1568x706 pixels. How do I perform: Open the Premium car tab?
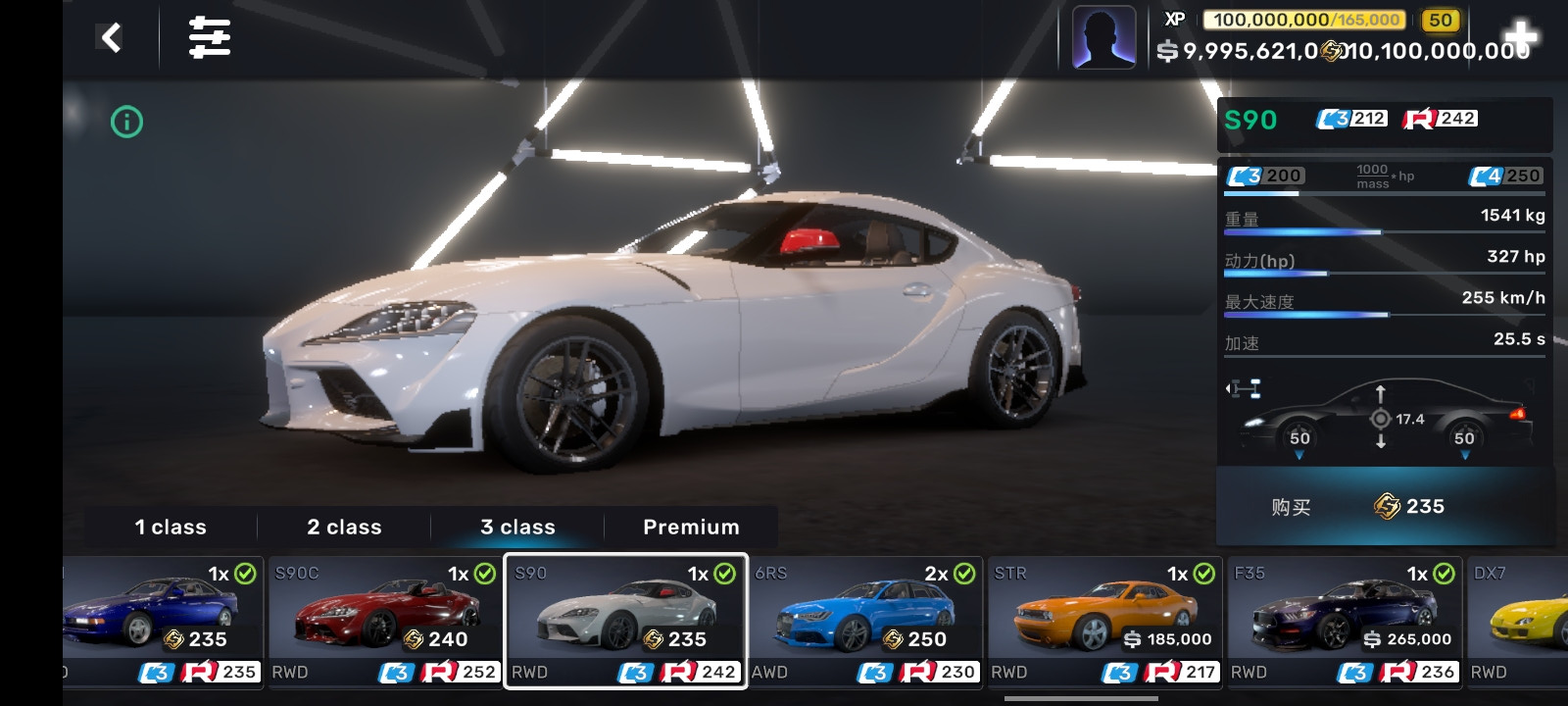(691, 528)
